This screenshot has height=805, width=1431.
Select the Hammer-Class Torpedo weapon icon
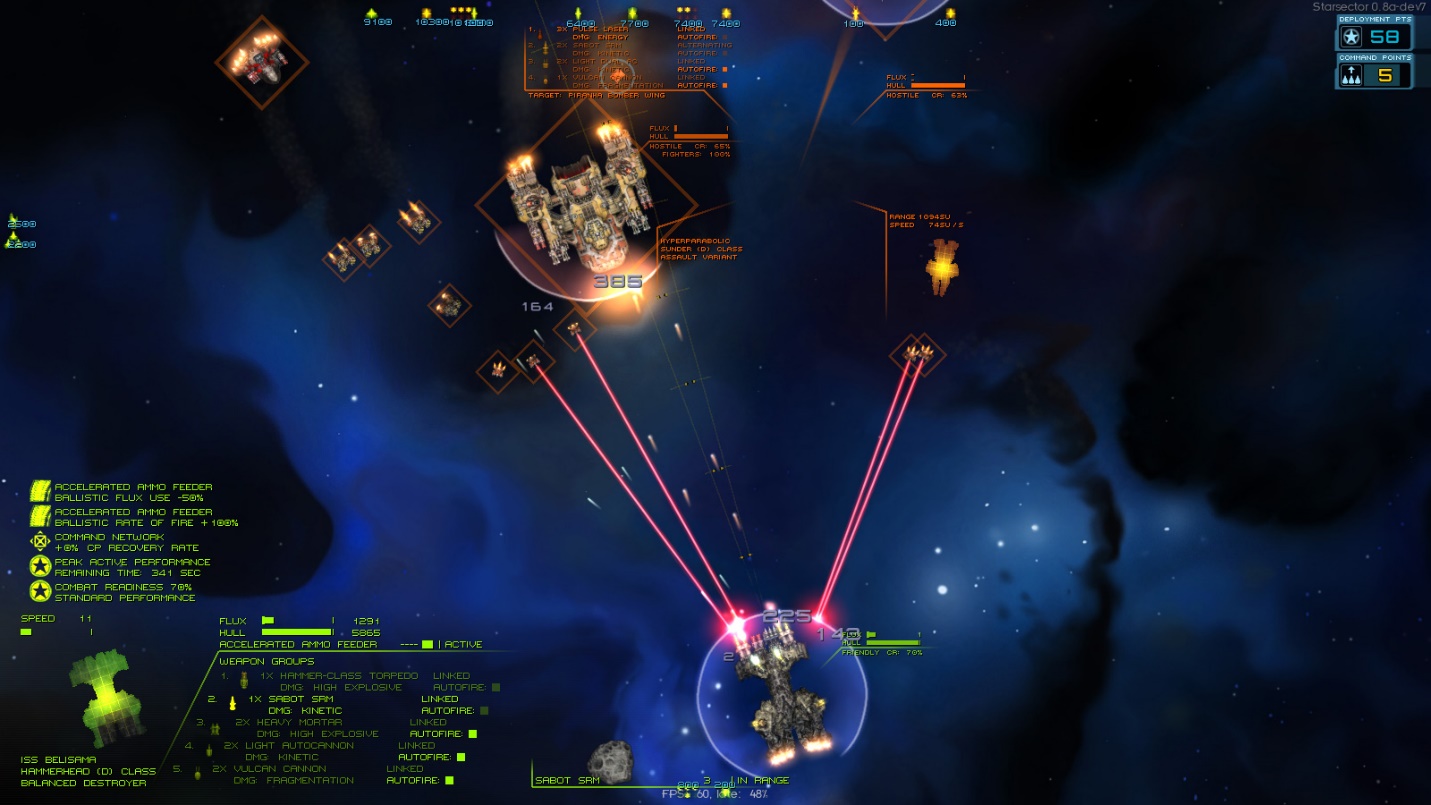(x=244, y=681)
